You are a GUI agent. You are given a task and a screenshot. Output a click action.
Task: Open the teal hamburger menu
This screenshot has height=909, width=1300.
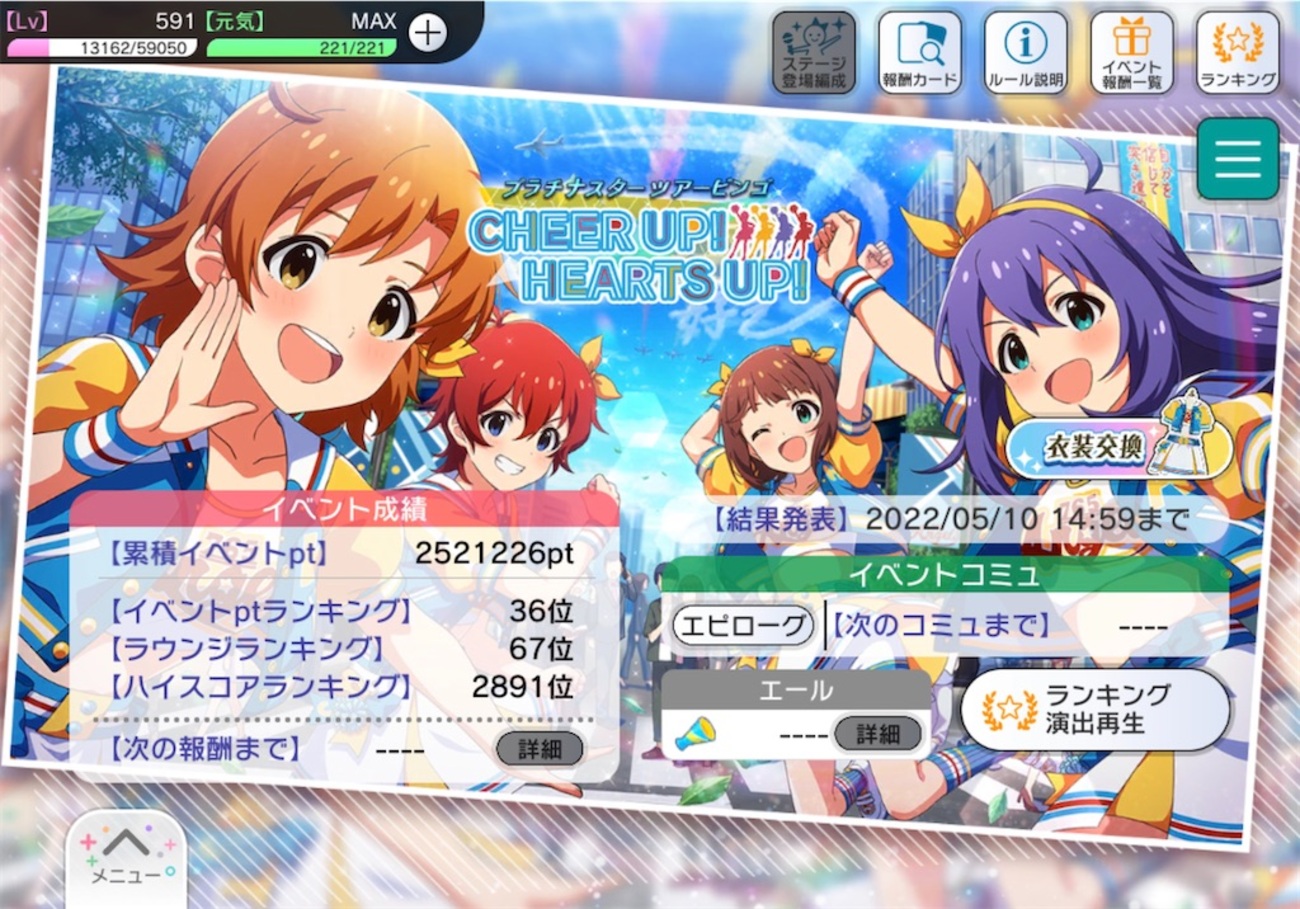[1237, 158]
